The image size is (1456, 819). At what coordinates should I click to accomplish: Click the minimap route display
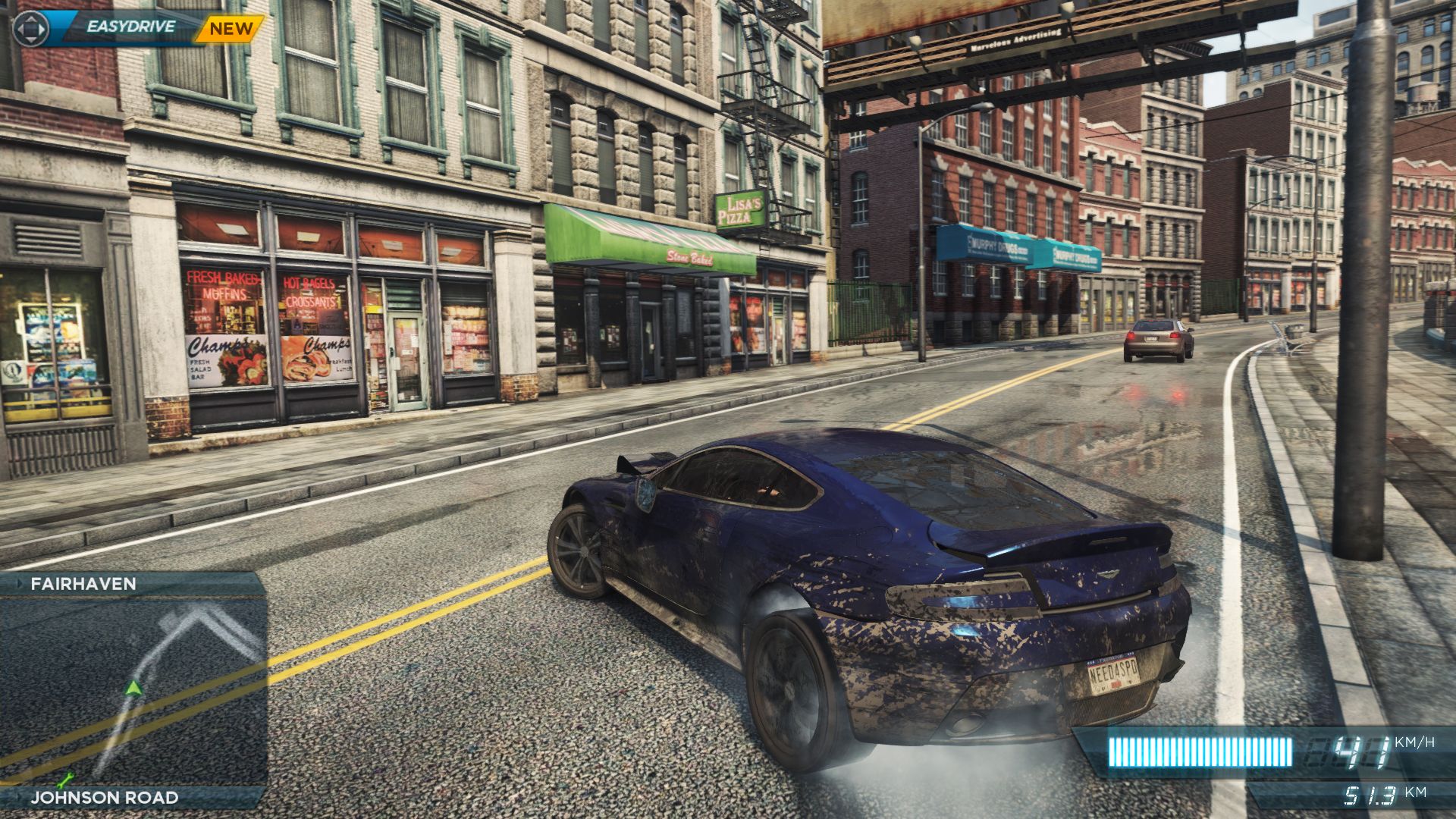(x=133, y=690)
